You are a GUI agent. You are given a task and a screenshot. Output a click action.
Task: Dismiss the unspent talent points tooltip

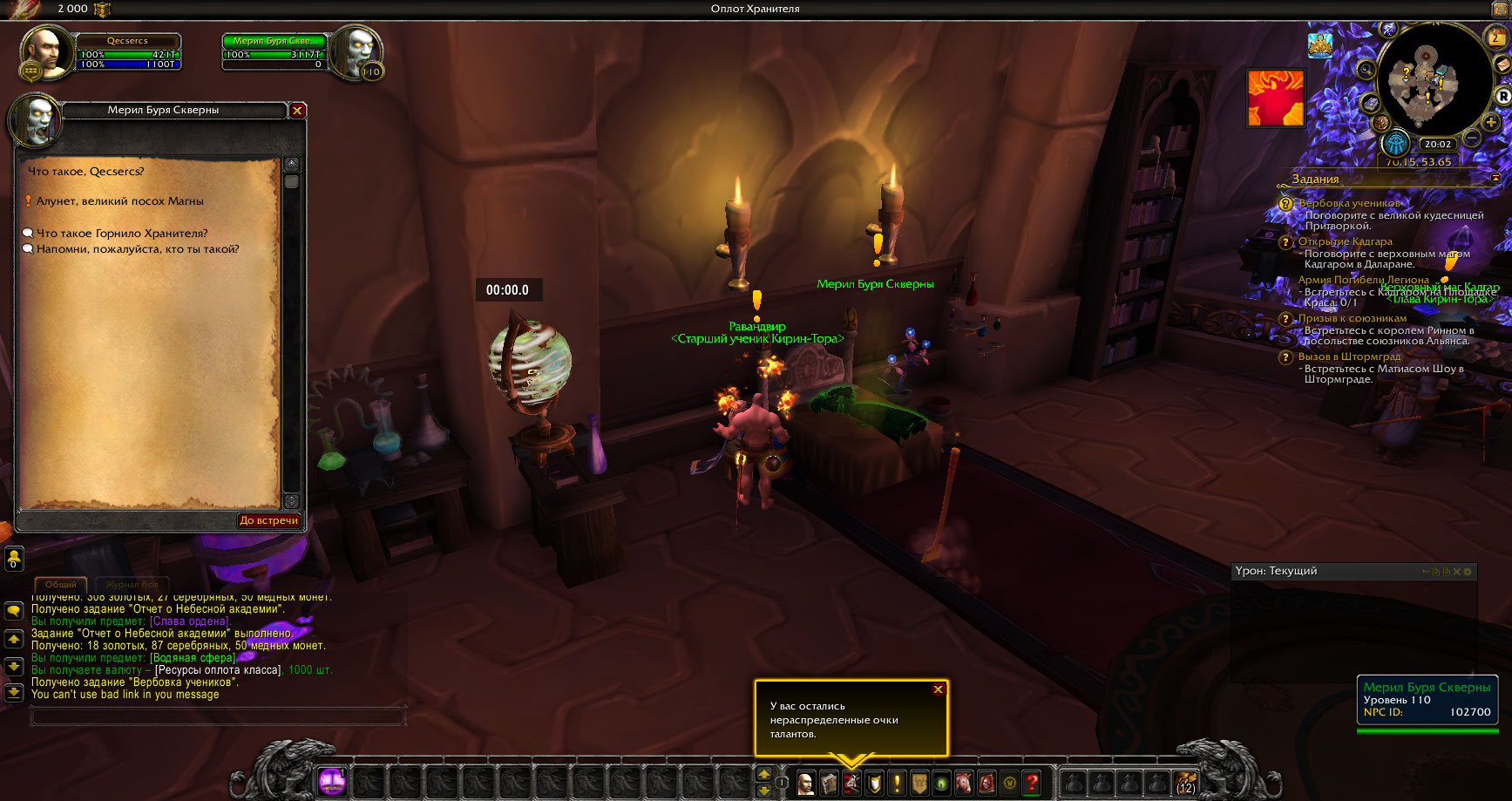point(939,689)
